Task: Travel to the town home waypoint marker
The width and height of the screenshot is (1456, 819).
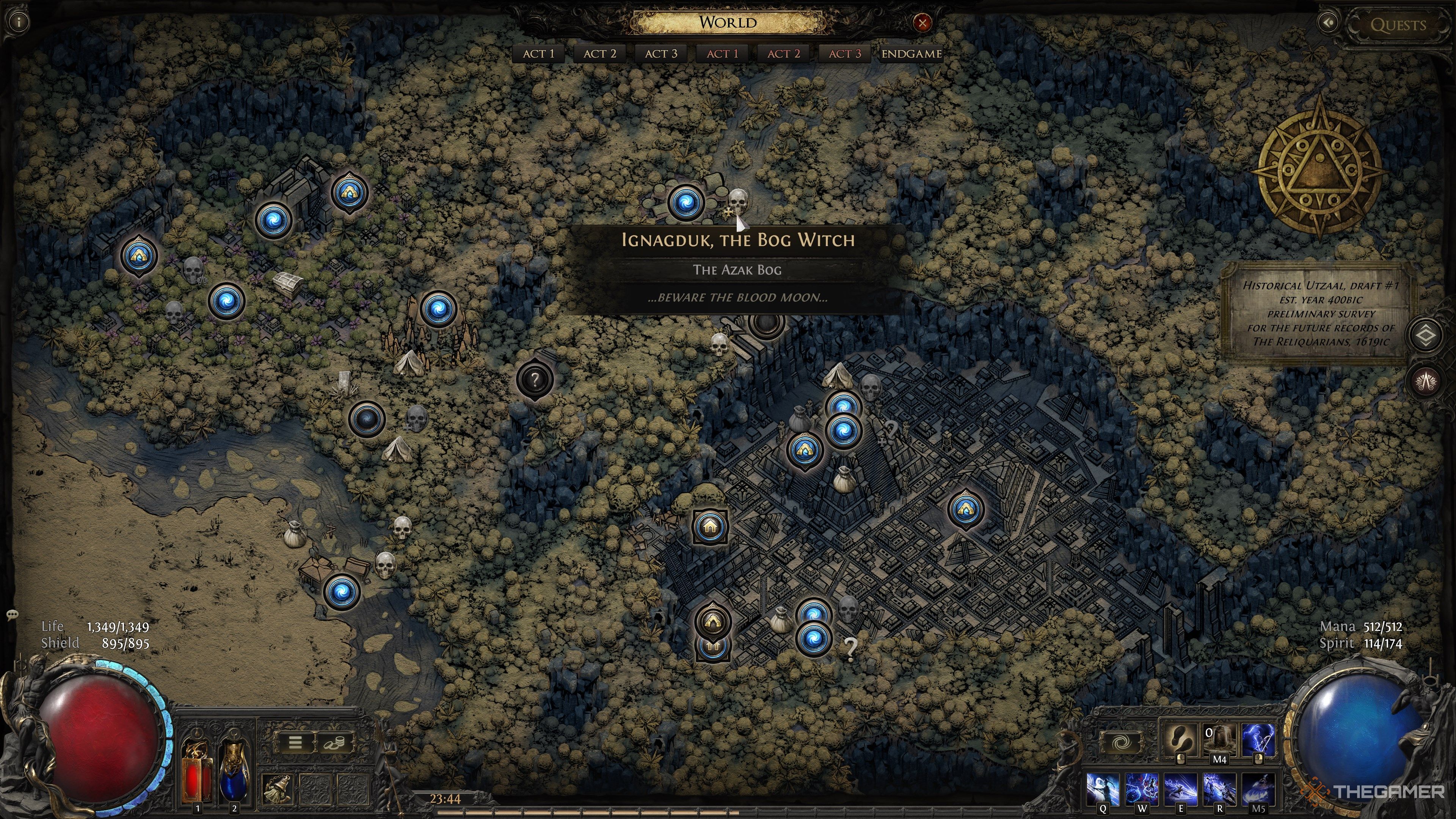Action: coord(711,527)
